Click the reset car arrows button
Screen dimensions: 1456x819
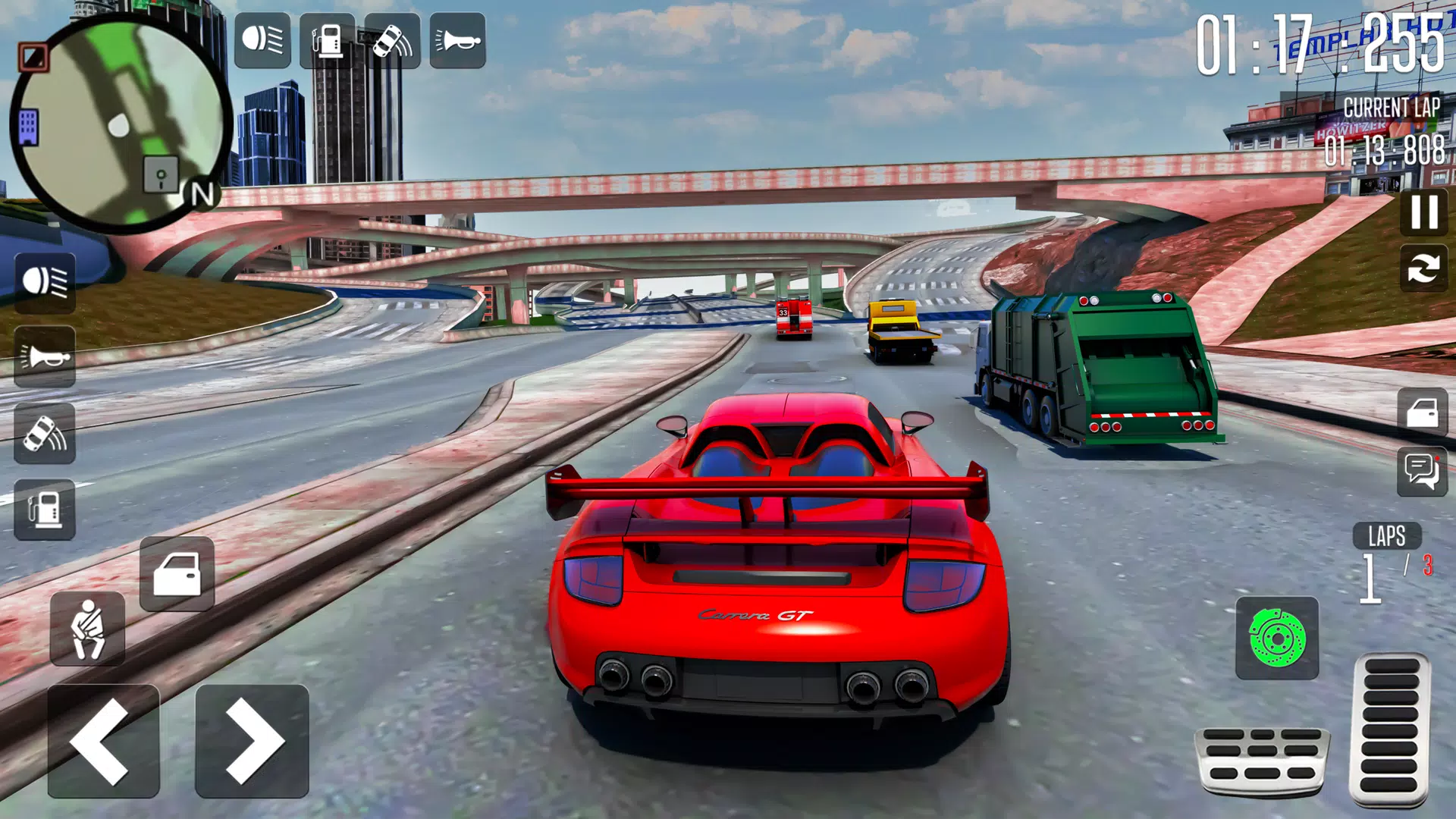click(1423, 268)
